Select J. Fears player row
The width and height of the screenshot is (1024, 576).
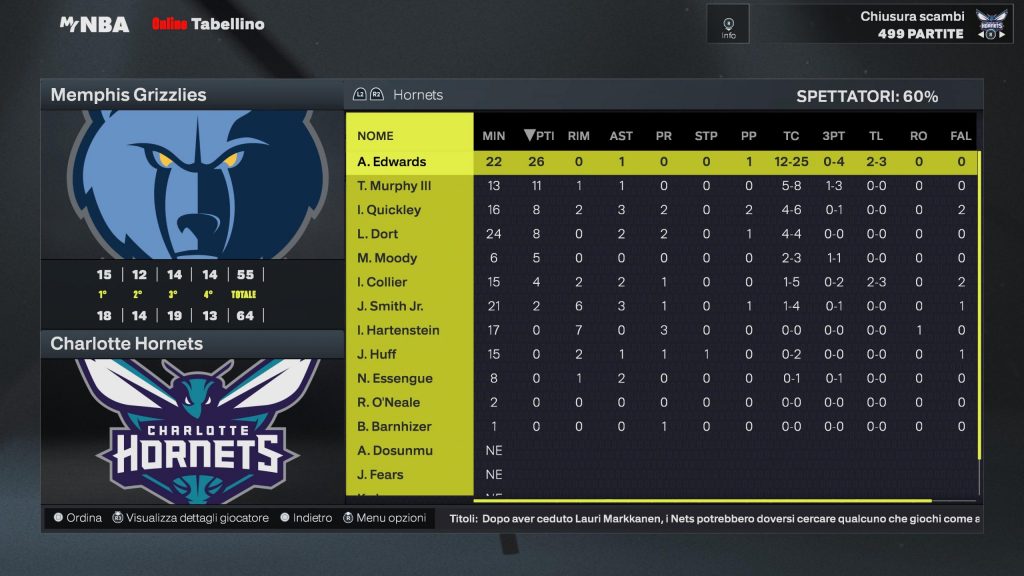pos(381,474)
